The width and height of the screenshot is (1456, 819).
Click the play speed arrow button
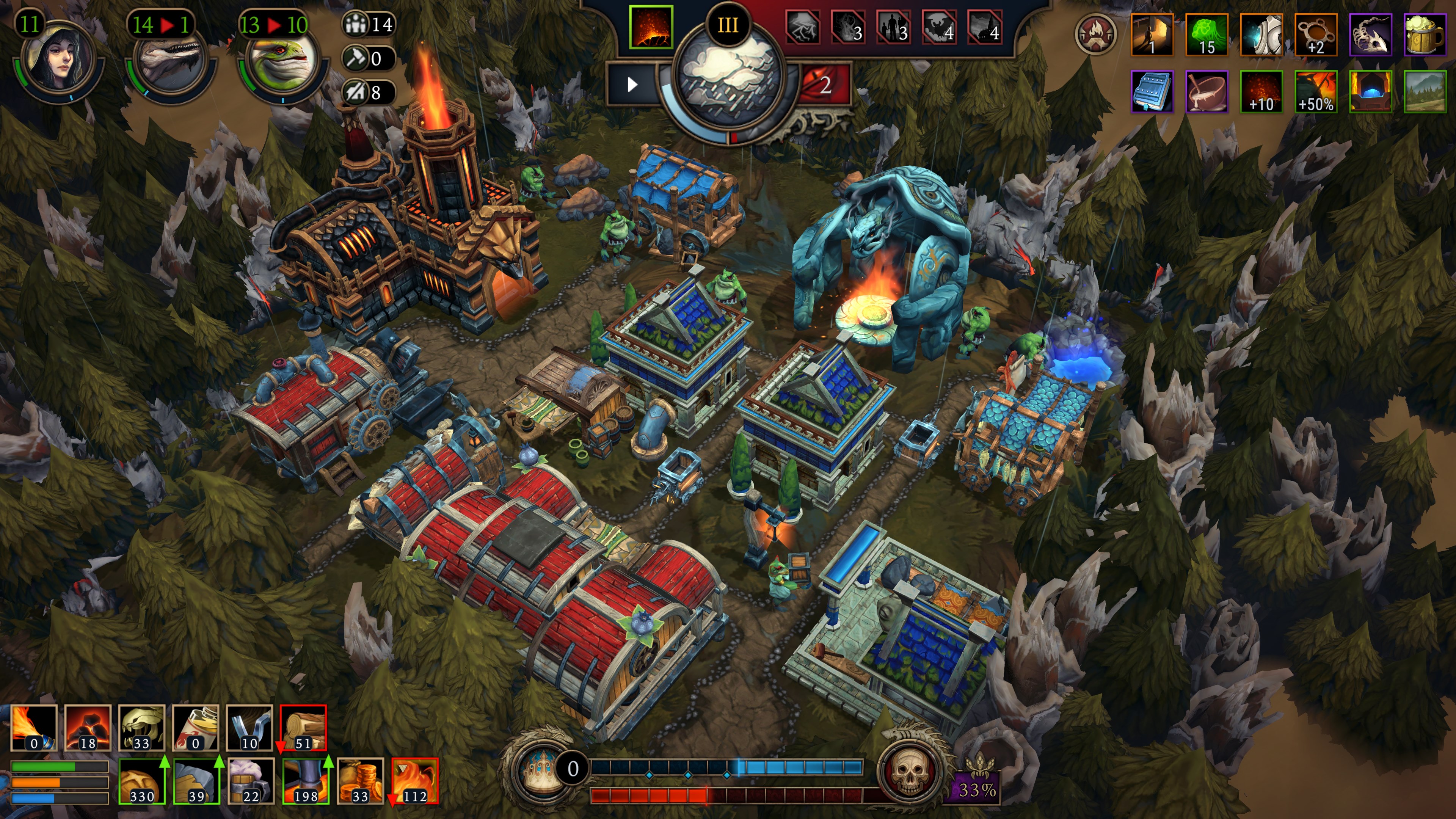point(632,85)
